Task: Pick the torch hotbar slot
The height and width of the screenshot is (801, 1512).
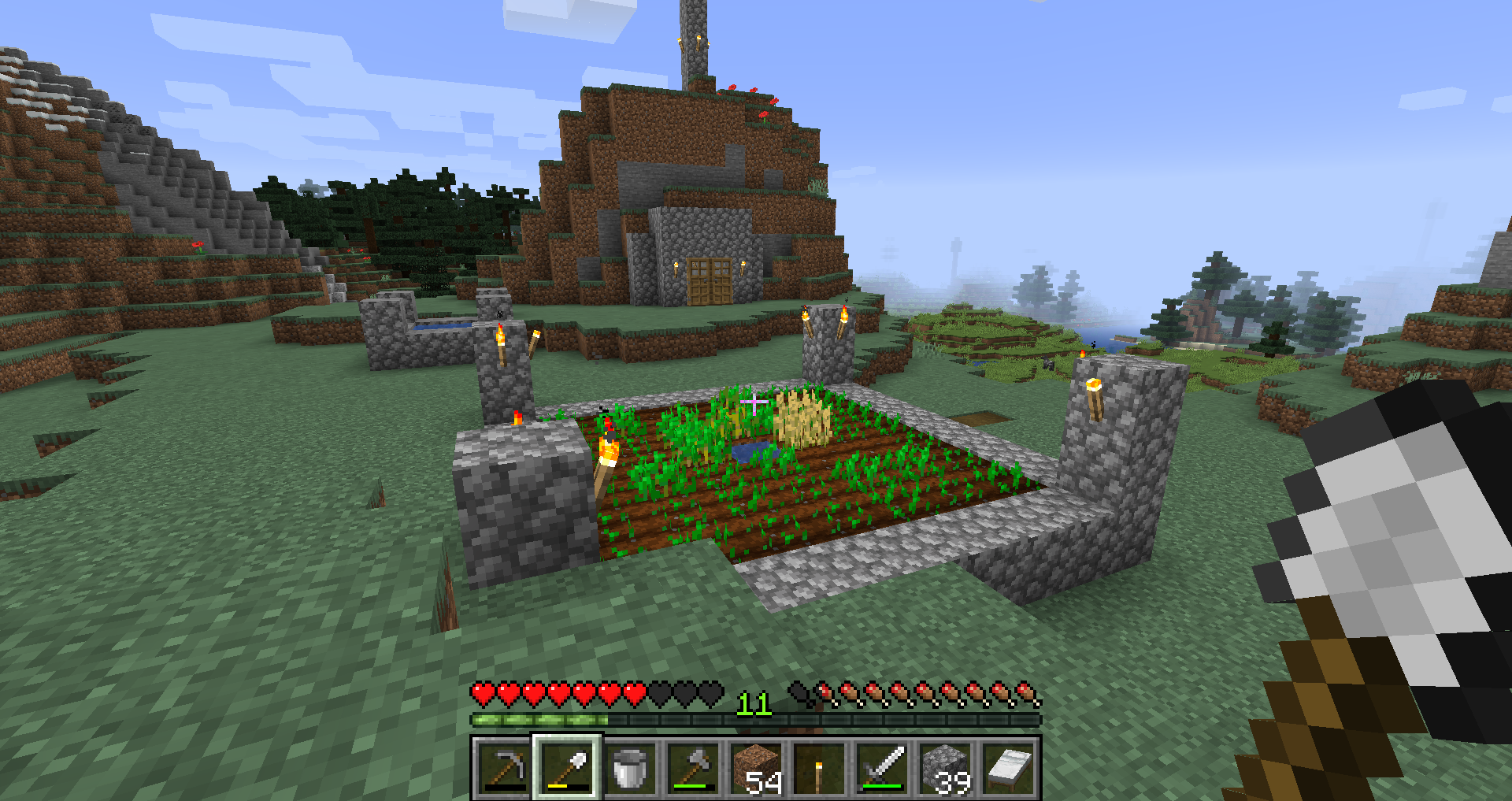Action: tap(819, 767)
